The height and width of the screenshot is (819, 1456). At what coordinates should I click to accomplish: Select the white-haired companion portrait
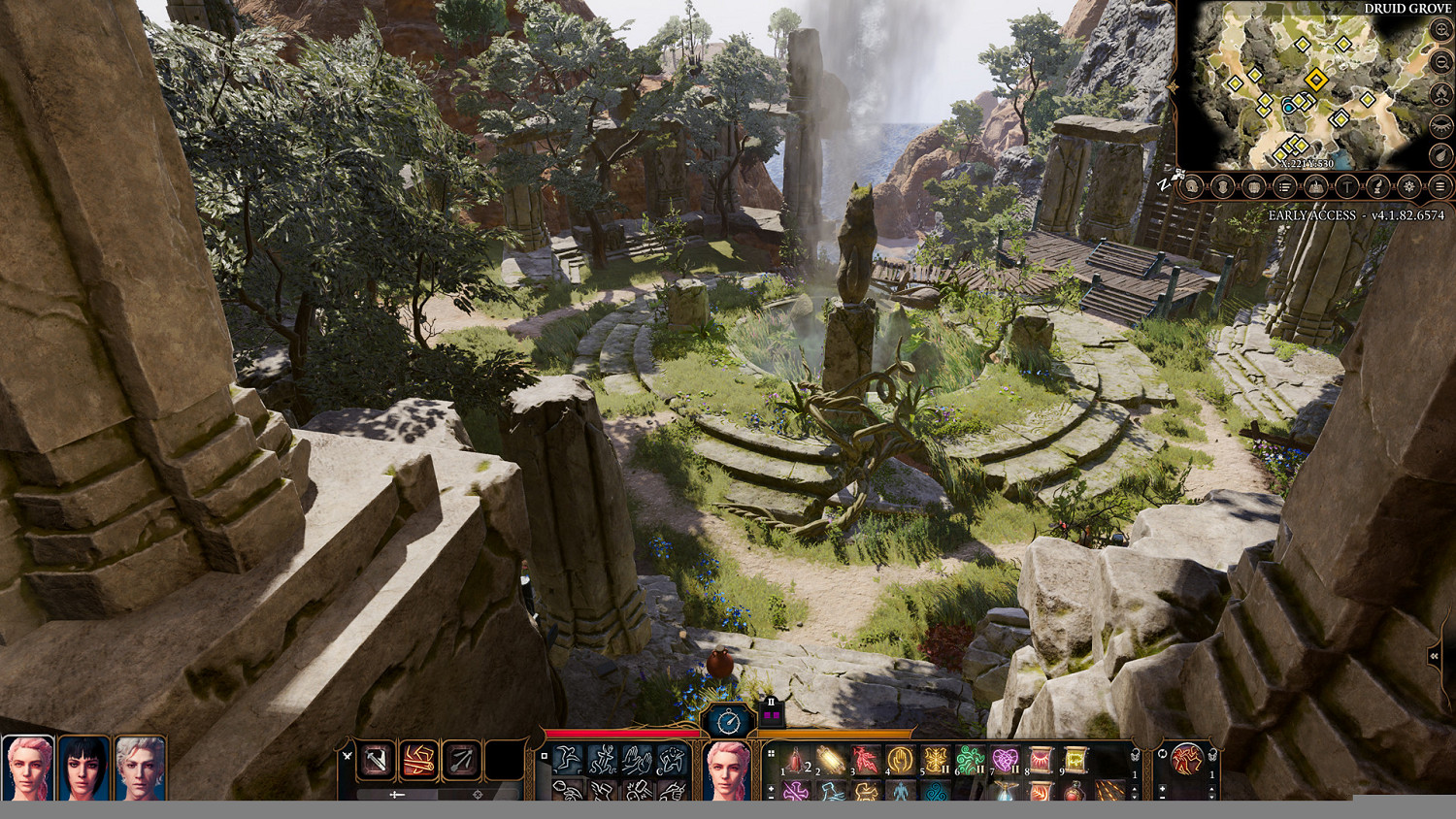click(140, 768)
